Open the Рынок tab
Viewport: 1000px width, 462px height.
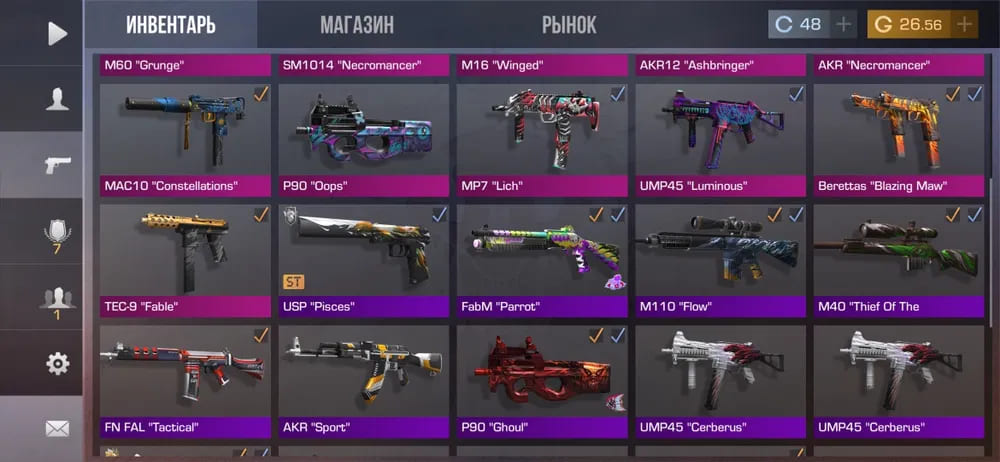pos(569,25)
